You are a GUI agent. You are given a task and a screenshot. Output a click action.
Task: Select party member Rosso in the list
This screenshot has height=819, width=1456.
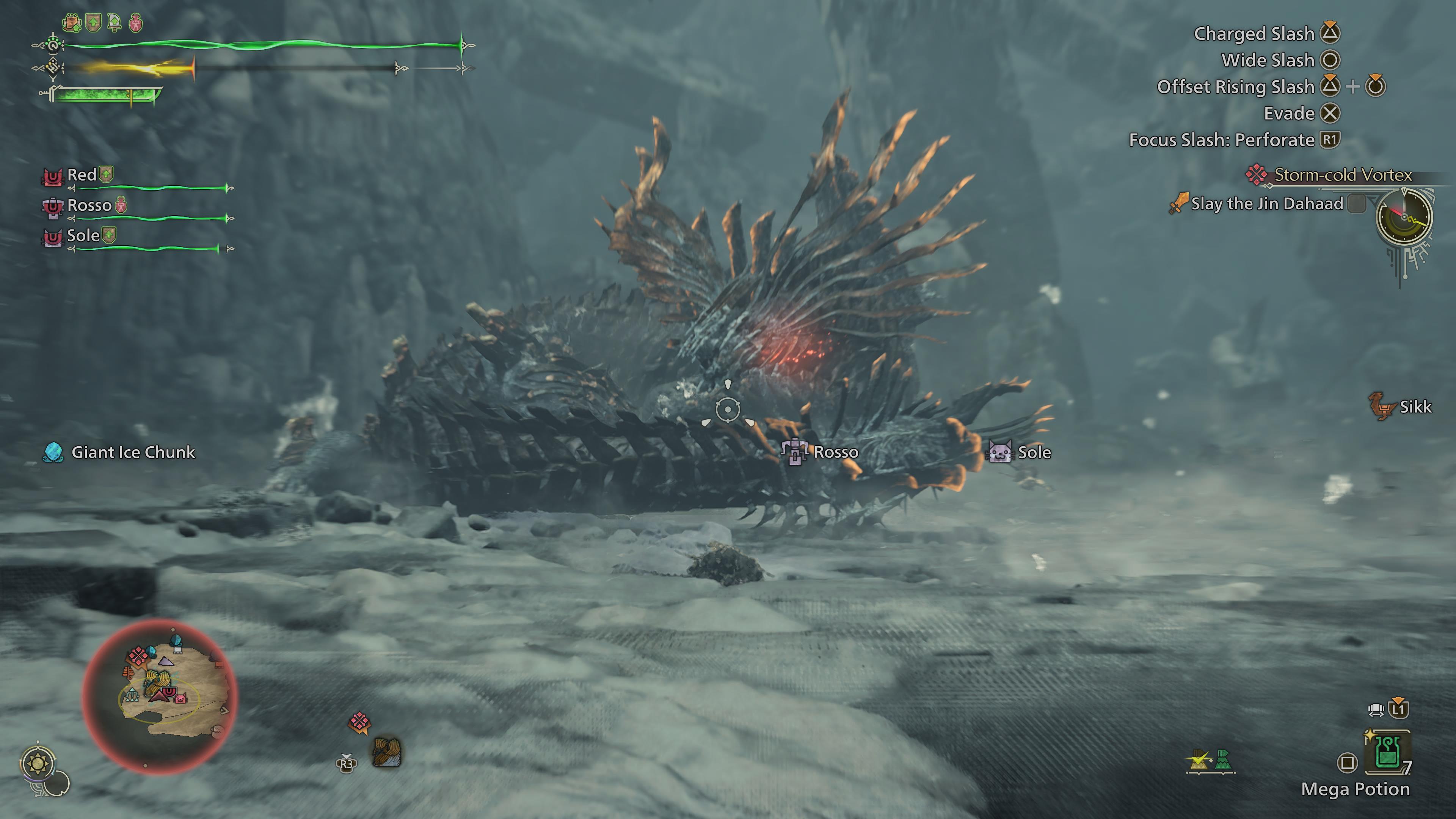tap(89, 205)
